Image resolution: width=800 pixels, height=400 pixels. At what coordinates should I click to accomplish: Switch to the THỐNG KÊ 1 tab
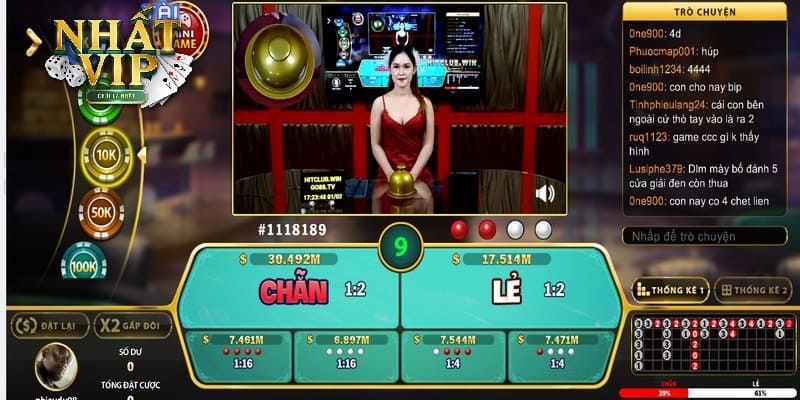click(670, 290)
